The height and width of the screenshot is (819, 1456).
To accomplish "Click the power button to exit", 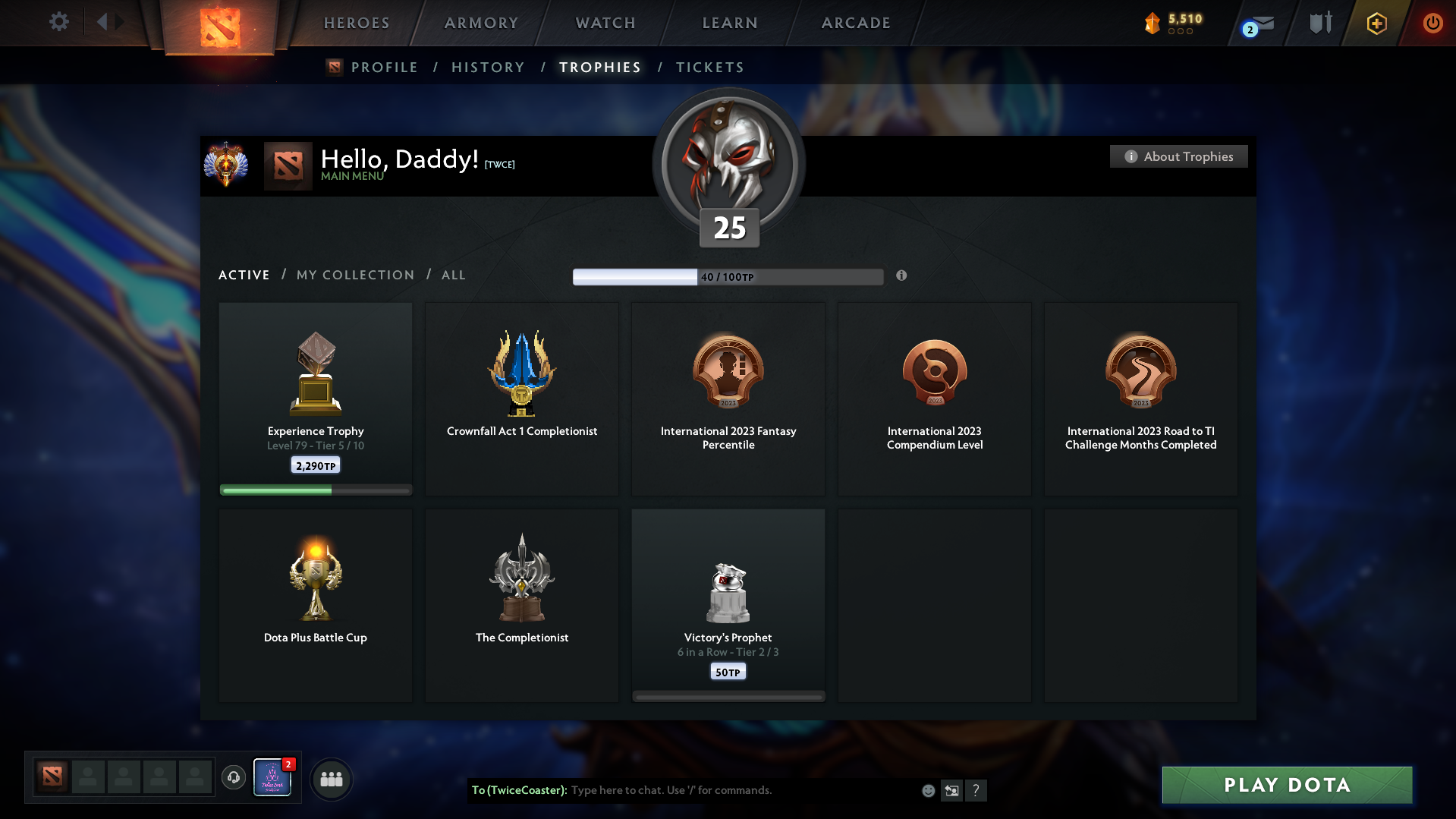I will pyautogui.click(x=1432, y=23).
